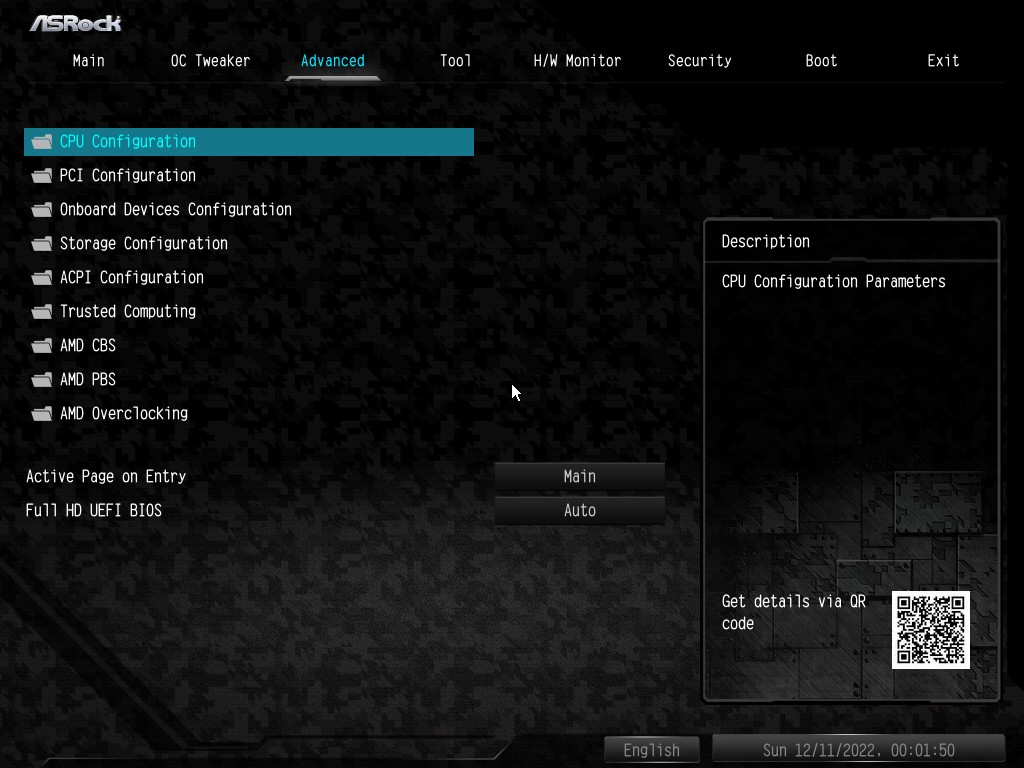1024x768 pixels.
Task: Select Storage Configuration entry
Action: tap(143, 244)
